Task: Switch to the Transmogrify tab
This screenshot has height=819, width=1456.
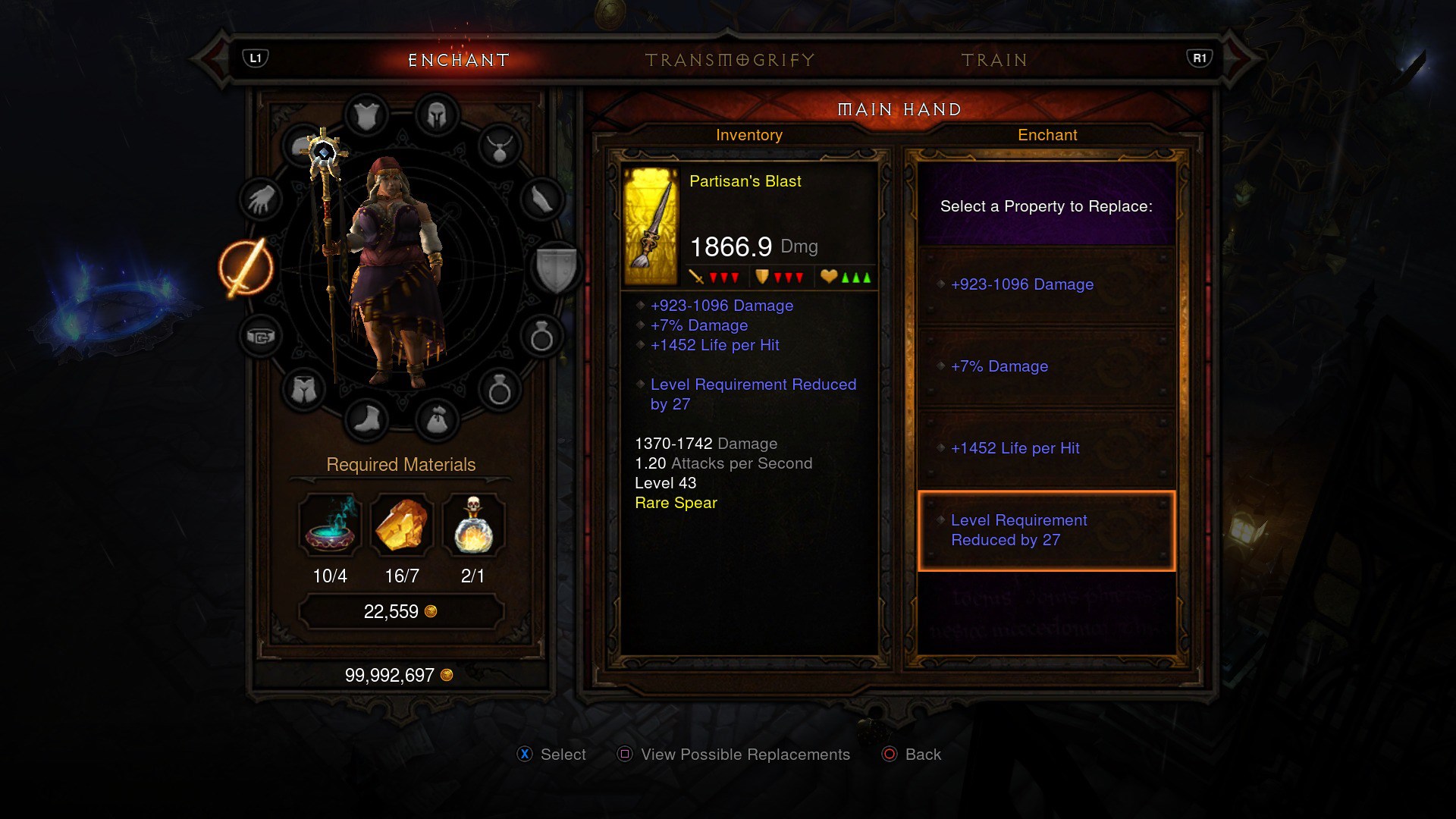Action: tap(730, 60)
